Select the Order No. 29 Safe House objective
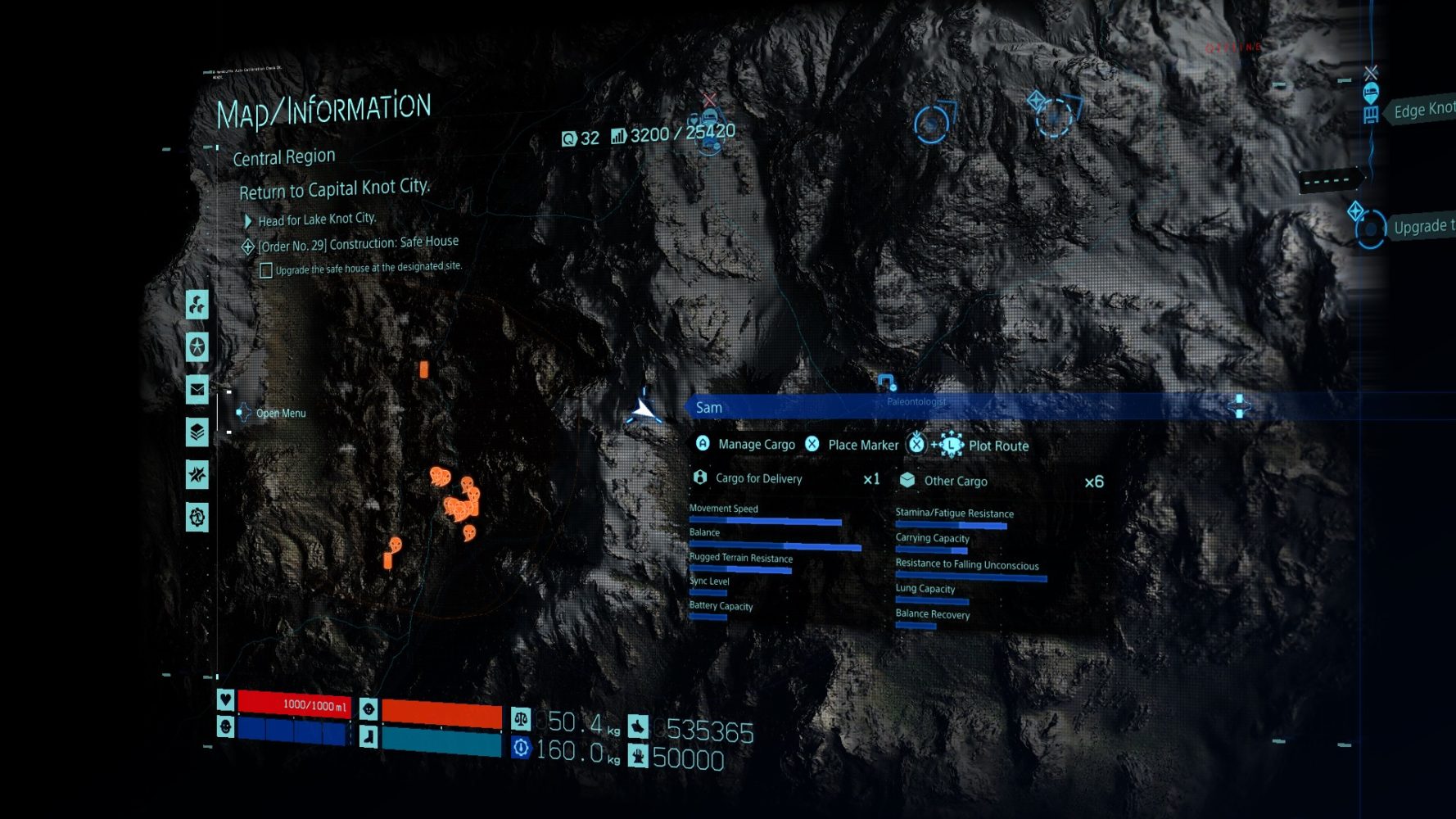The width and height of the screenshot is (1456, 819). [x=357, y=243]
